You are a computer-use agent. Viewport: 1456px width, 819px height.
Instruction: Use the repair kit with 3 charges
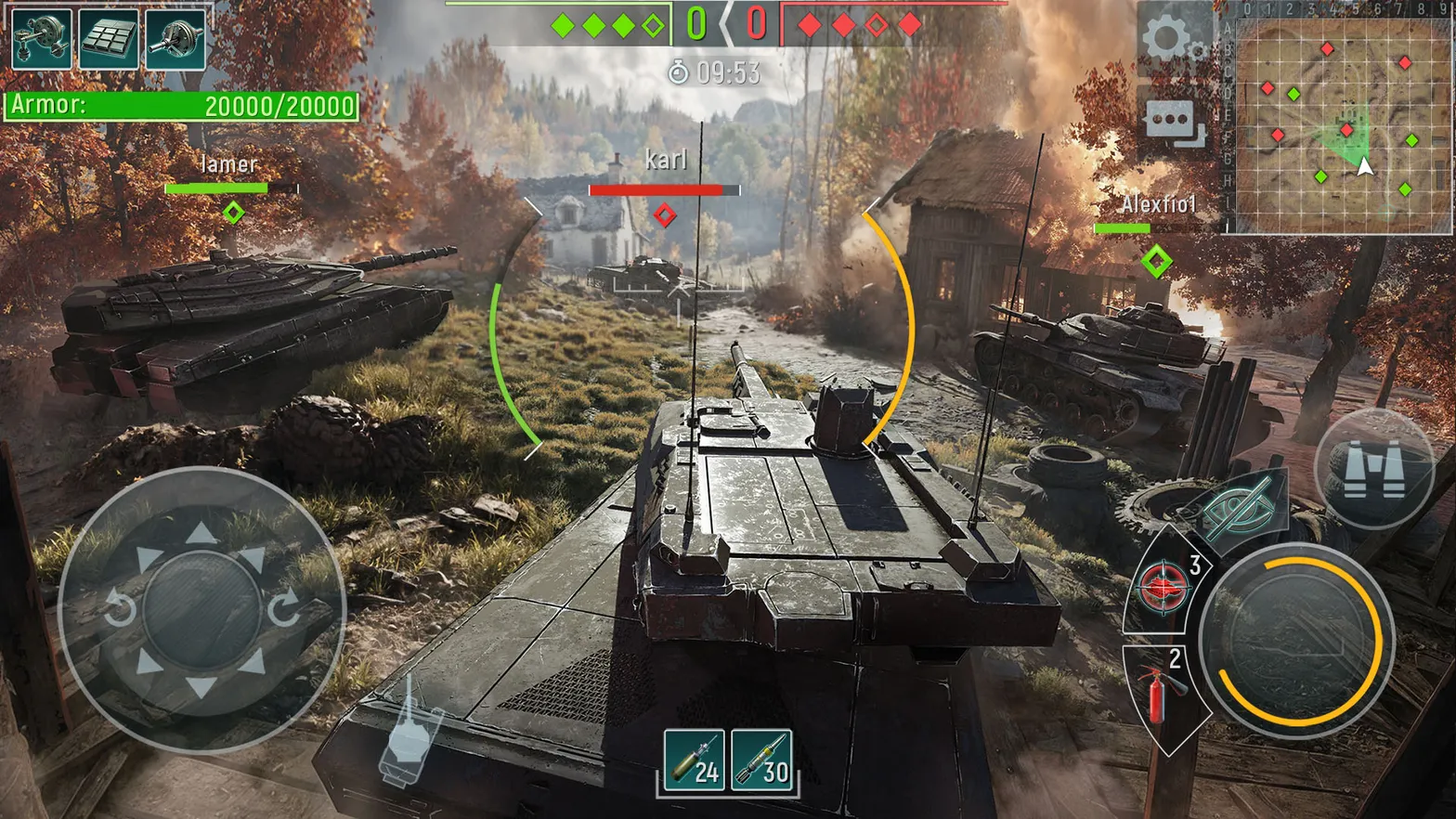pyautogui.click(x=1162, y=587)
